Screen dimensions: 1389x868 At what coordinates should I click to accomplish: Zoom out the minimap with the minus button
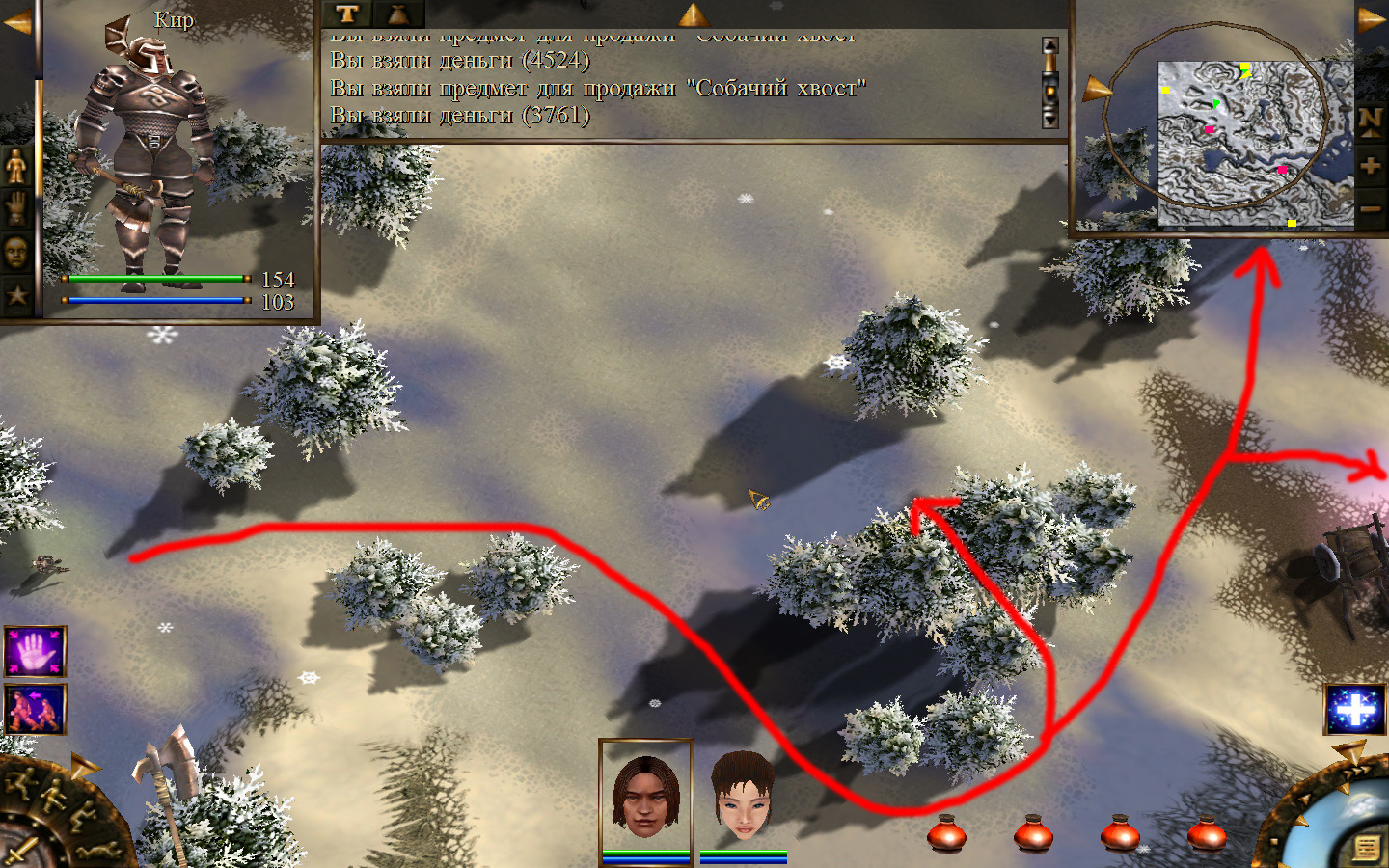(1371, 208)
